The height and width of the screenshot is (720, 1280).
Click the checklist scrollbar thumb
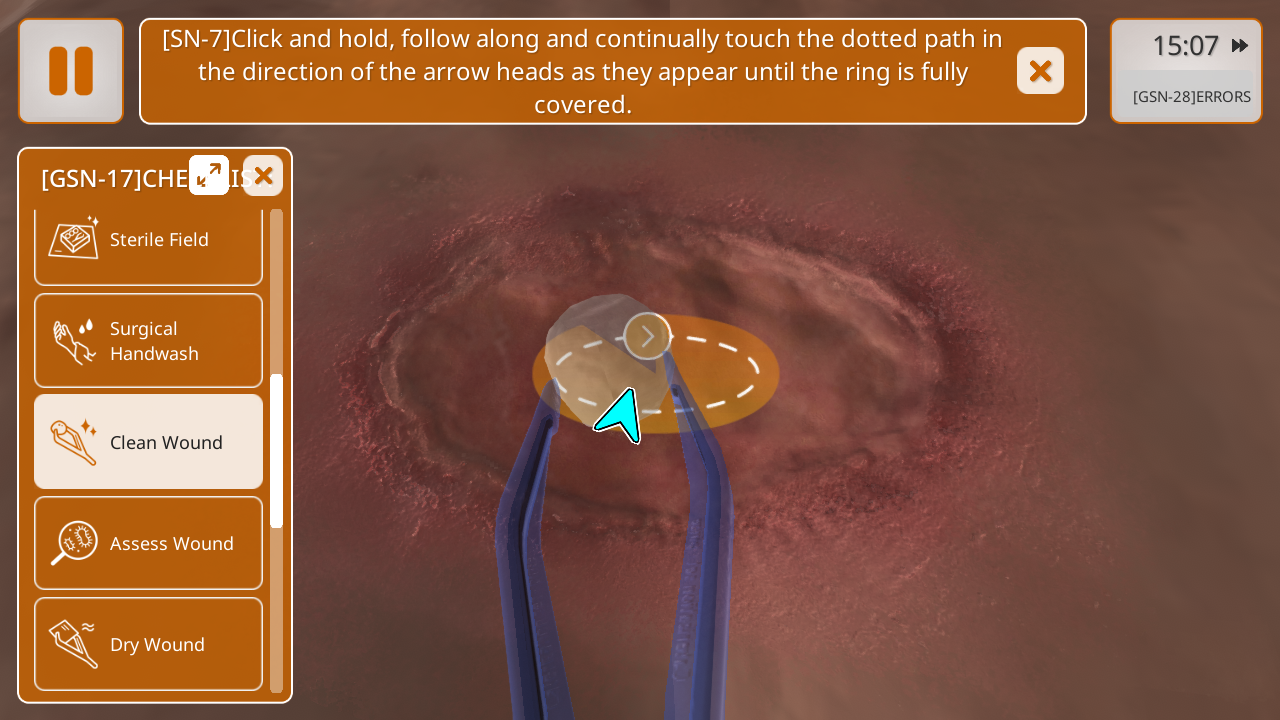pos(277,450)
